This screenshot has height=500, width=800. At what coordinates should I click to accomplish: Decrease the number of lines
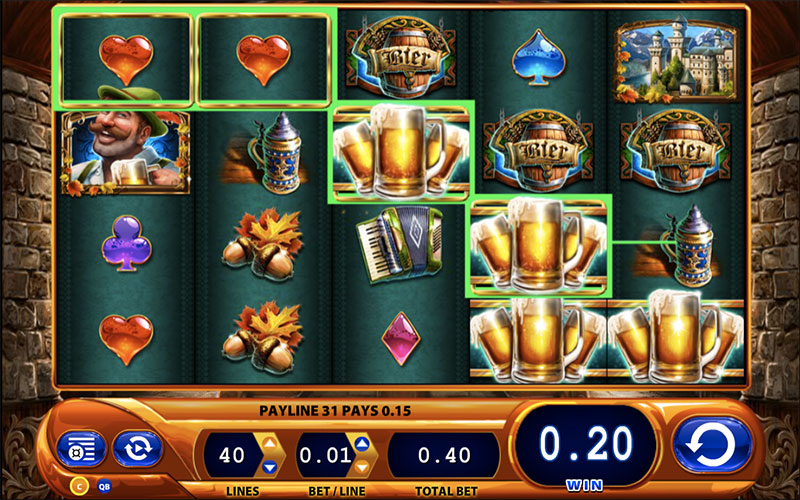click(x=268, y=466)
